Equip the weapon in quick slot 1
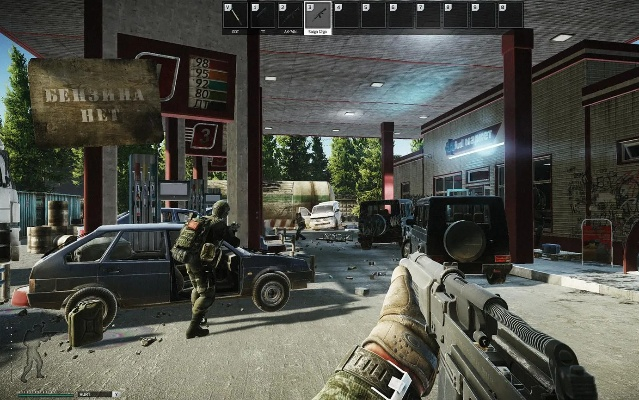This screenshot has height=400, width=639. (x=263, y=15)
